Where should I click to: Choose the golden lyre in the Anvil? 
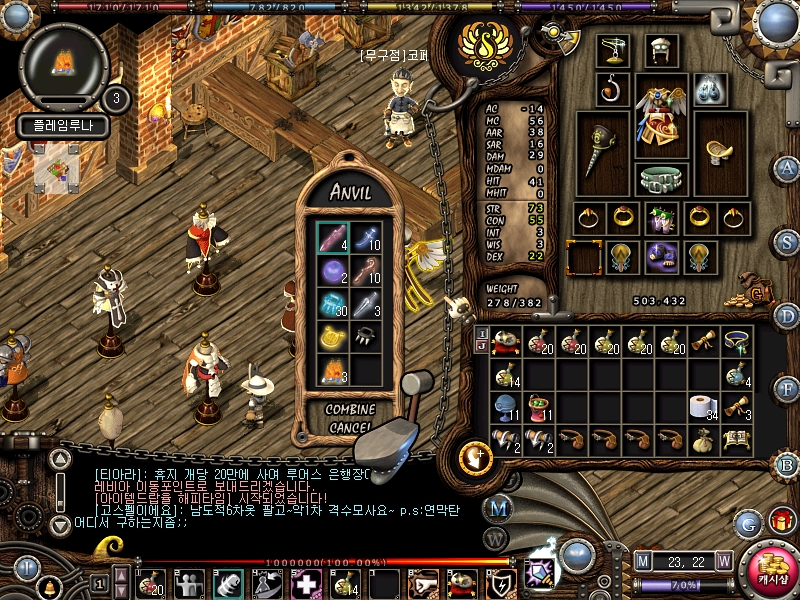click(x=332, y=338)
